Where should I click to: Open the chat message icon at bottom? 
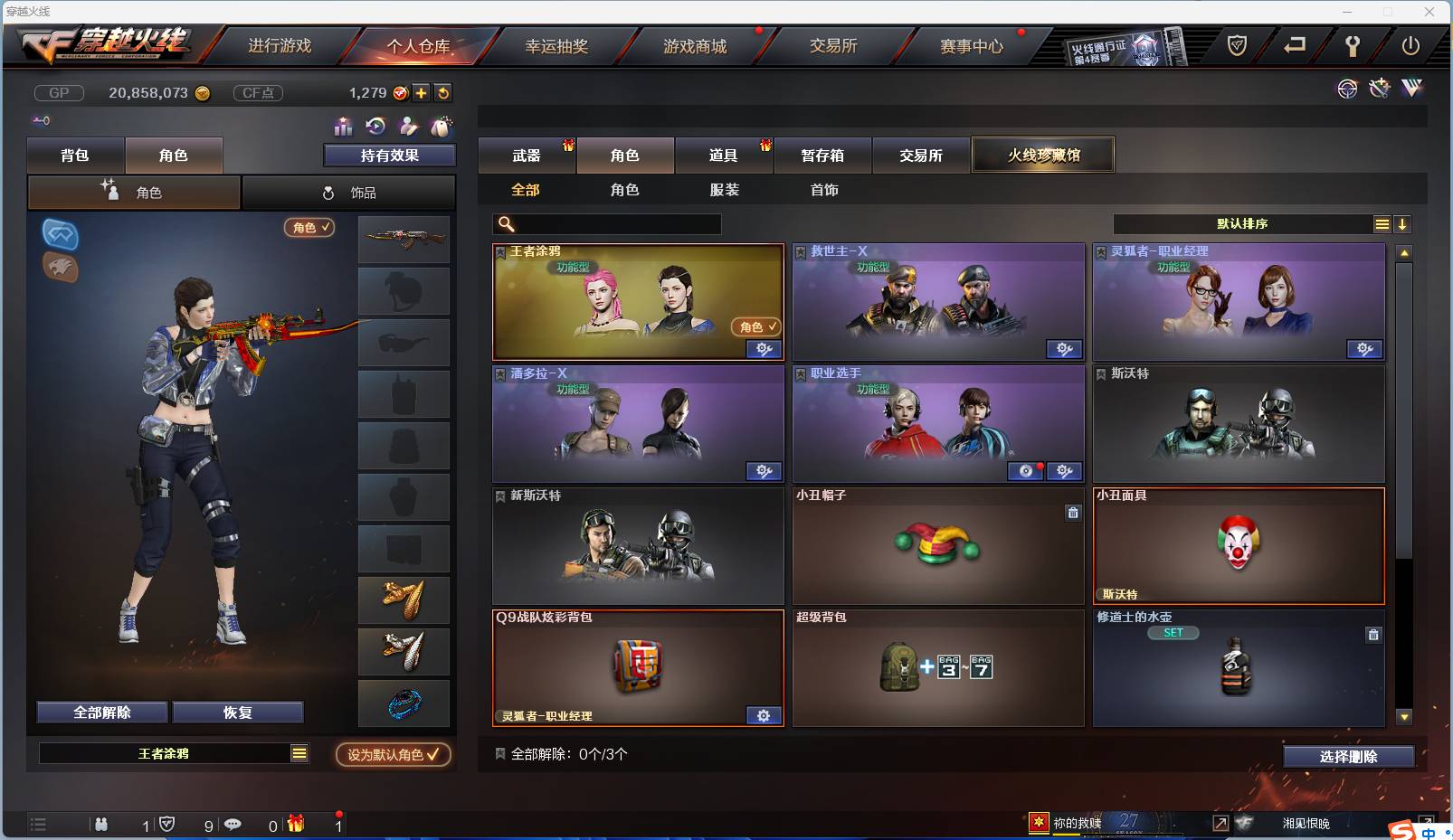[x=233, y=825]
